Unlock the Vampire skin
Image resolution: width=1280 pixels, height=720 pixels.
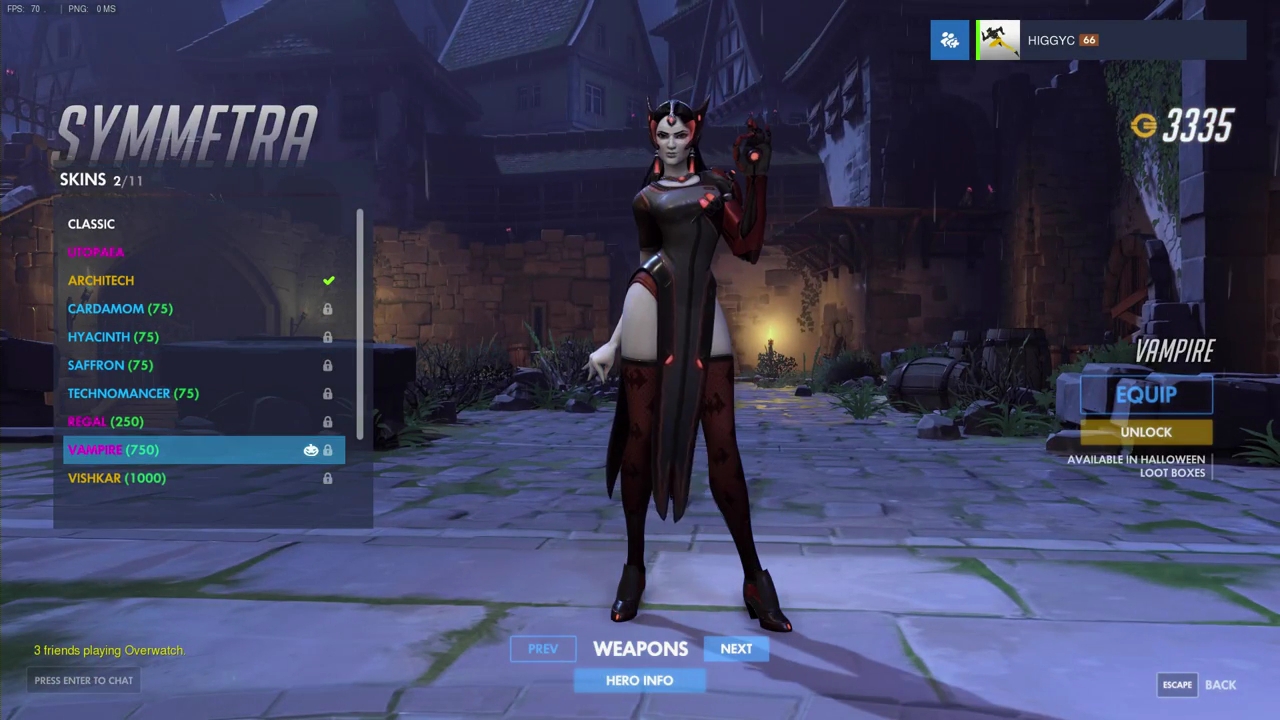click(x=1146, y=432)
